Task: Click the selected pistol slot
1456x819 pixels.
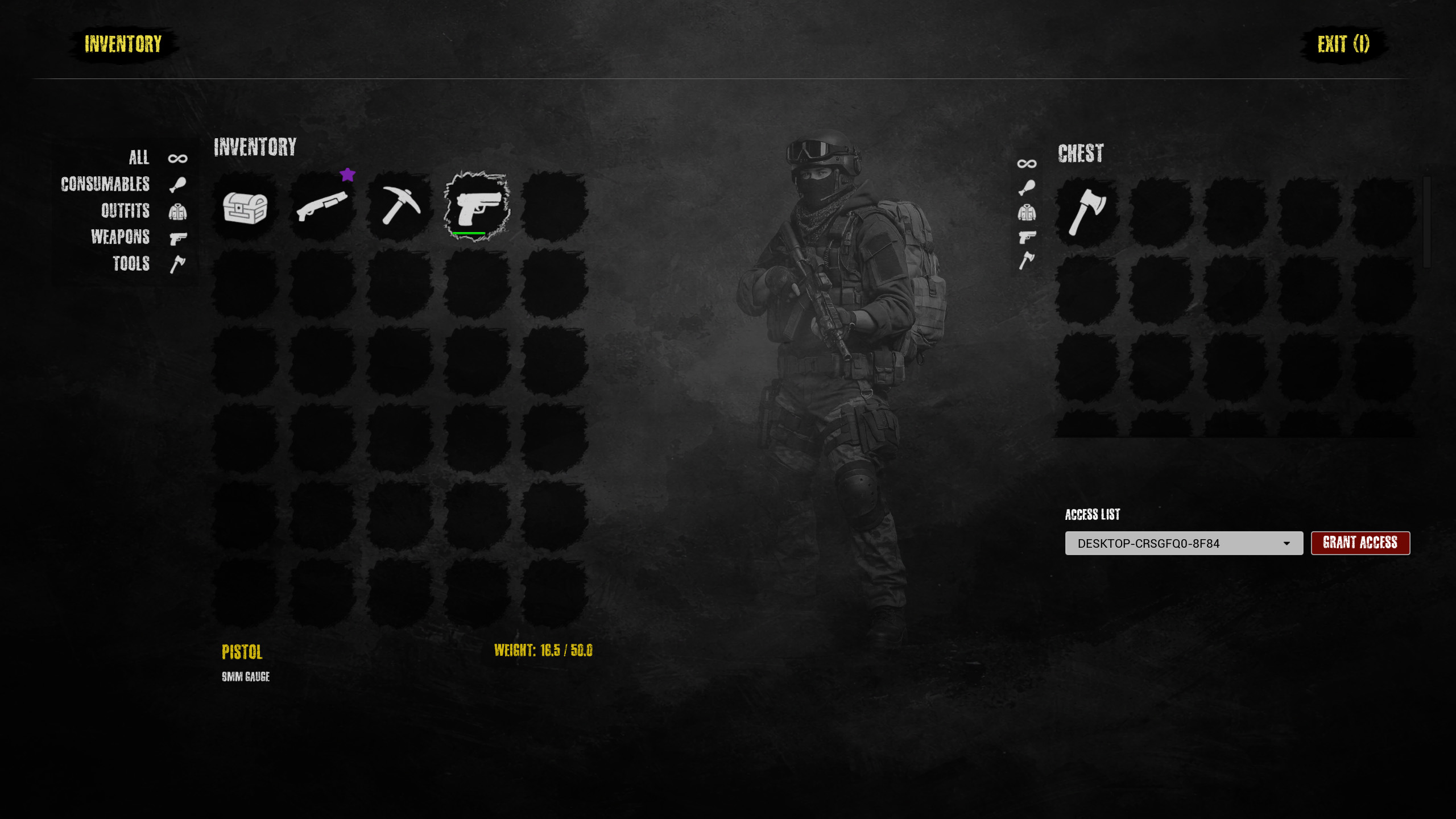Action: (x=477, y=206)
